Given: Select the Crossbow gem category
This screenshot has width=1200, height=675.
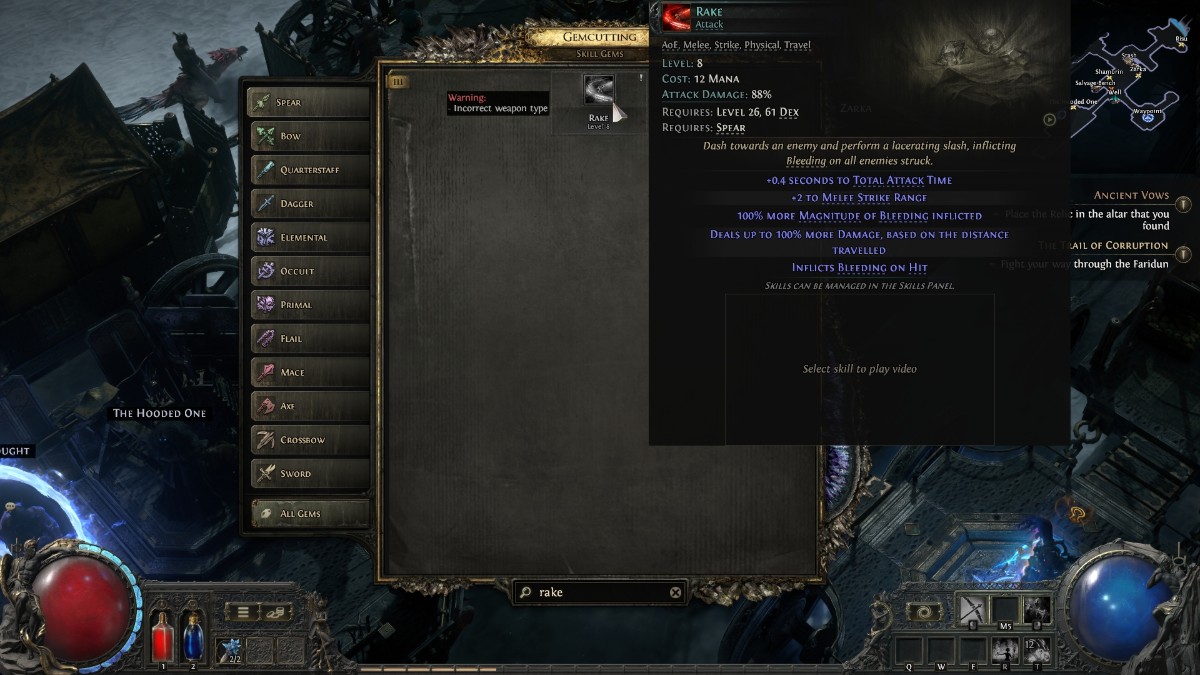Looking at the screenshot, I should point(308,440).
